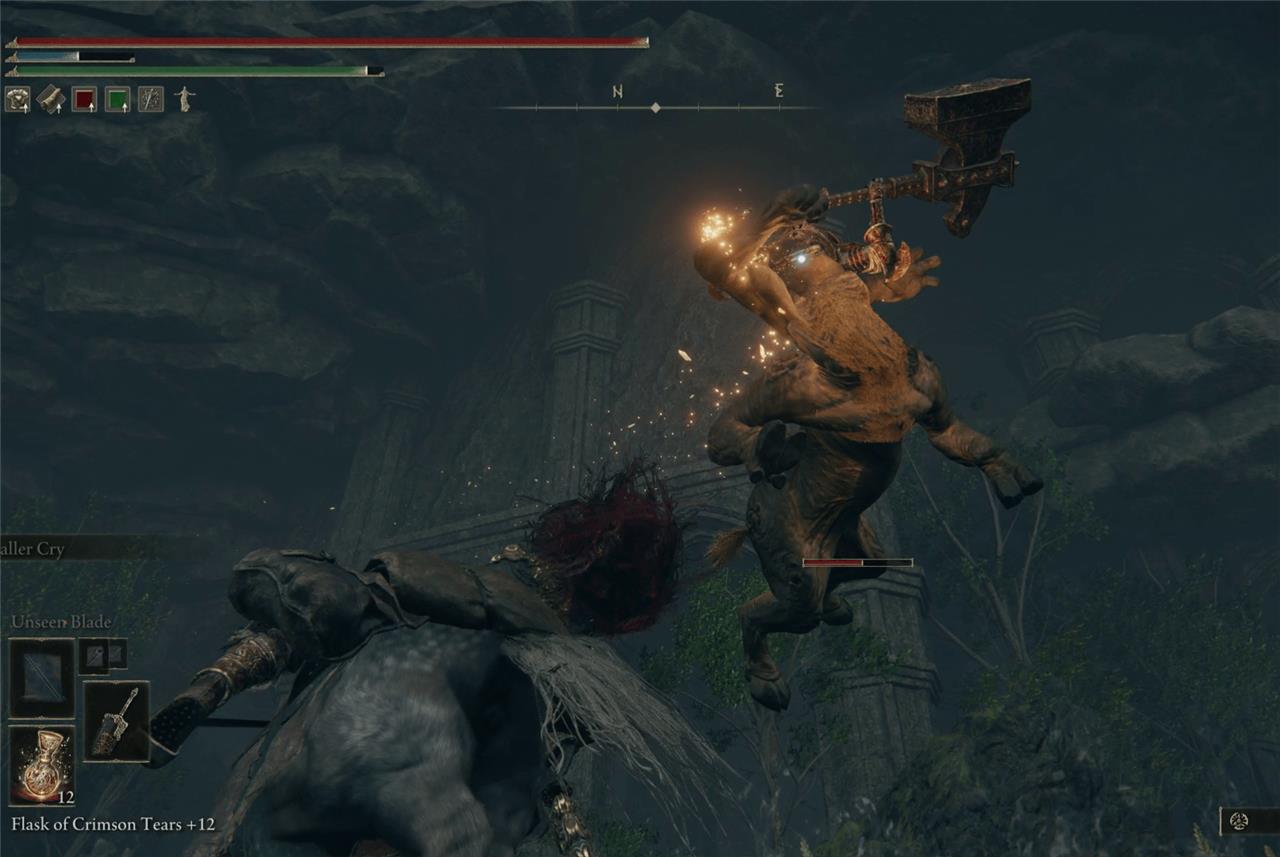Click the chest armor buff icon

17,99
